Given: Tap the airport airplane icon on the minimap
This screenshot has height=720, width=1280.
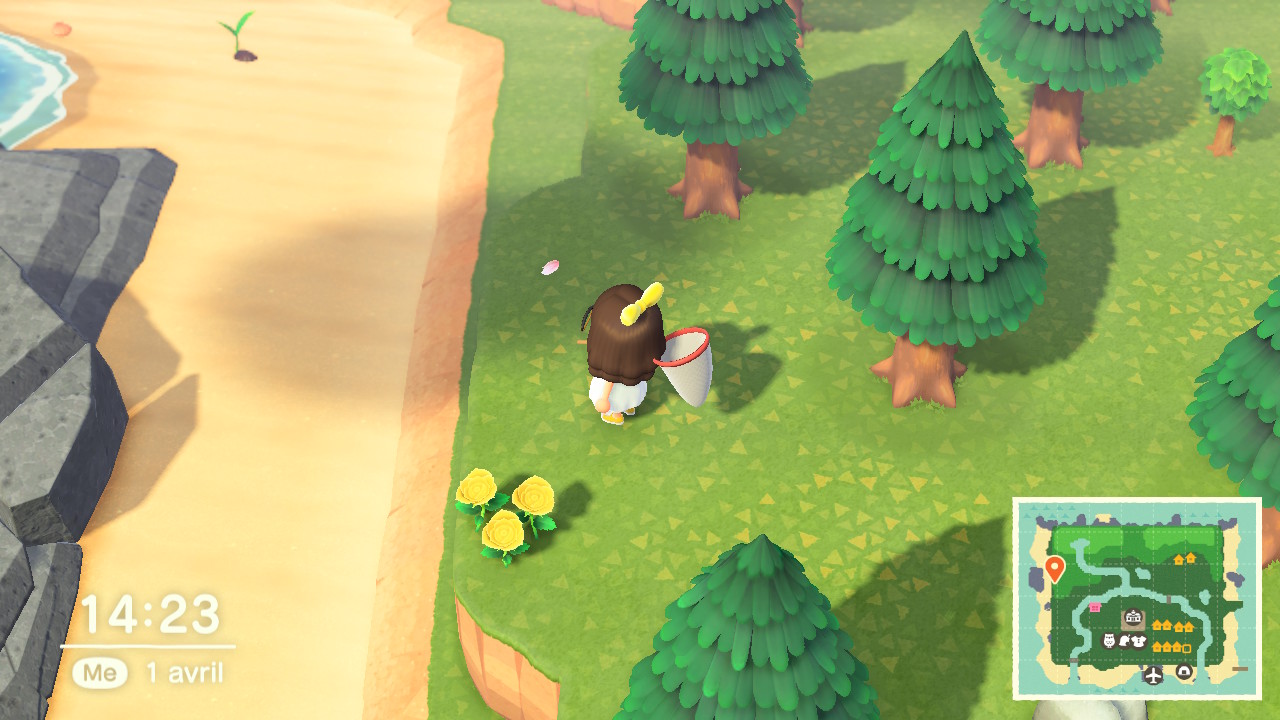Looking at the screenshot, I should tap(1152, 674).
